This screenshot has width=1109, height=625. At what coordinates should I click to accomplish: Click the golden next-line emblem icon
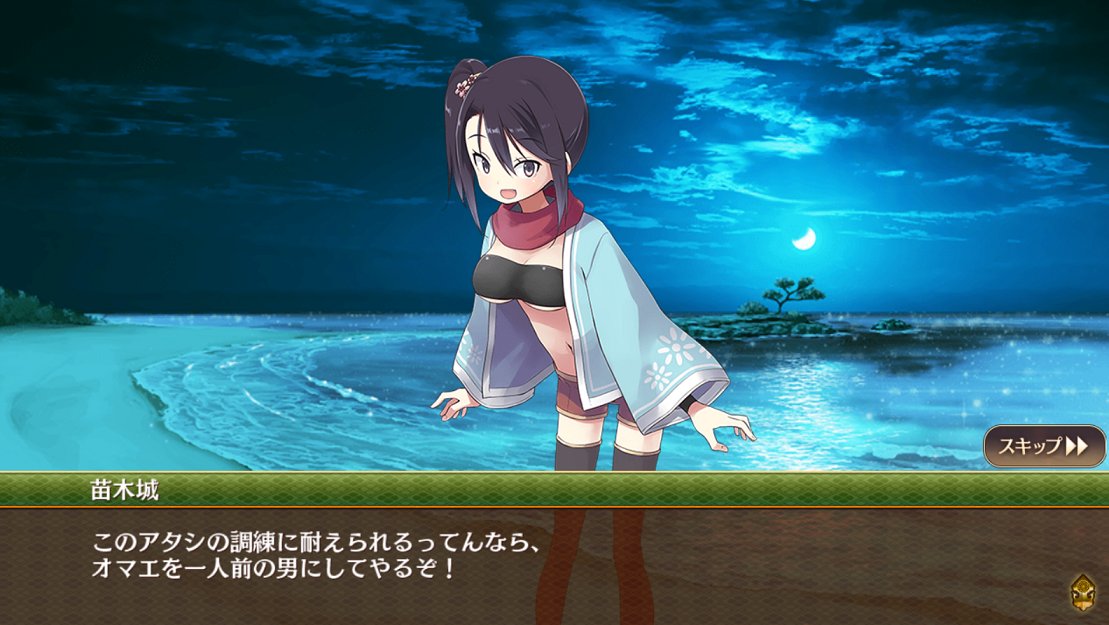1081,591
